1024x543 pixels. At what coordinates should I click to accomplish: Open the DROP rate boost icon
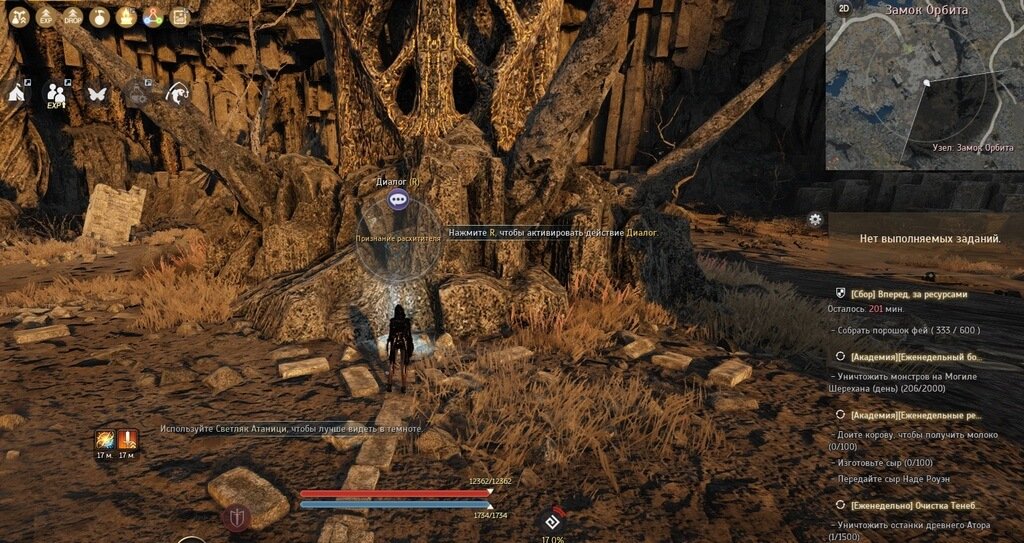click(x=73, y=17)
